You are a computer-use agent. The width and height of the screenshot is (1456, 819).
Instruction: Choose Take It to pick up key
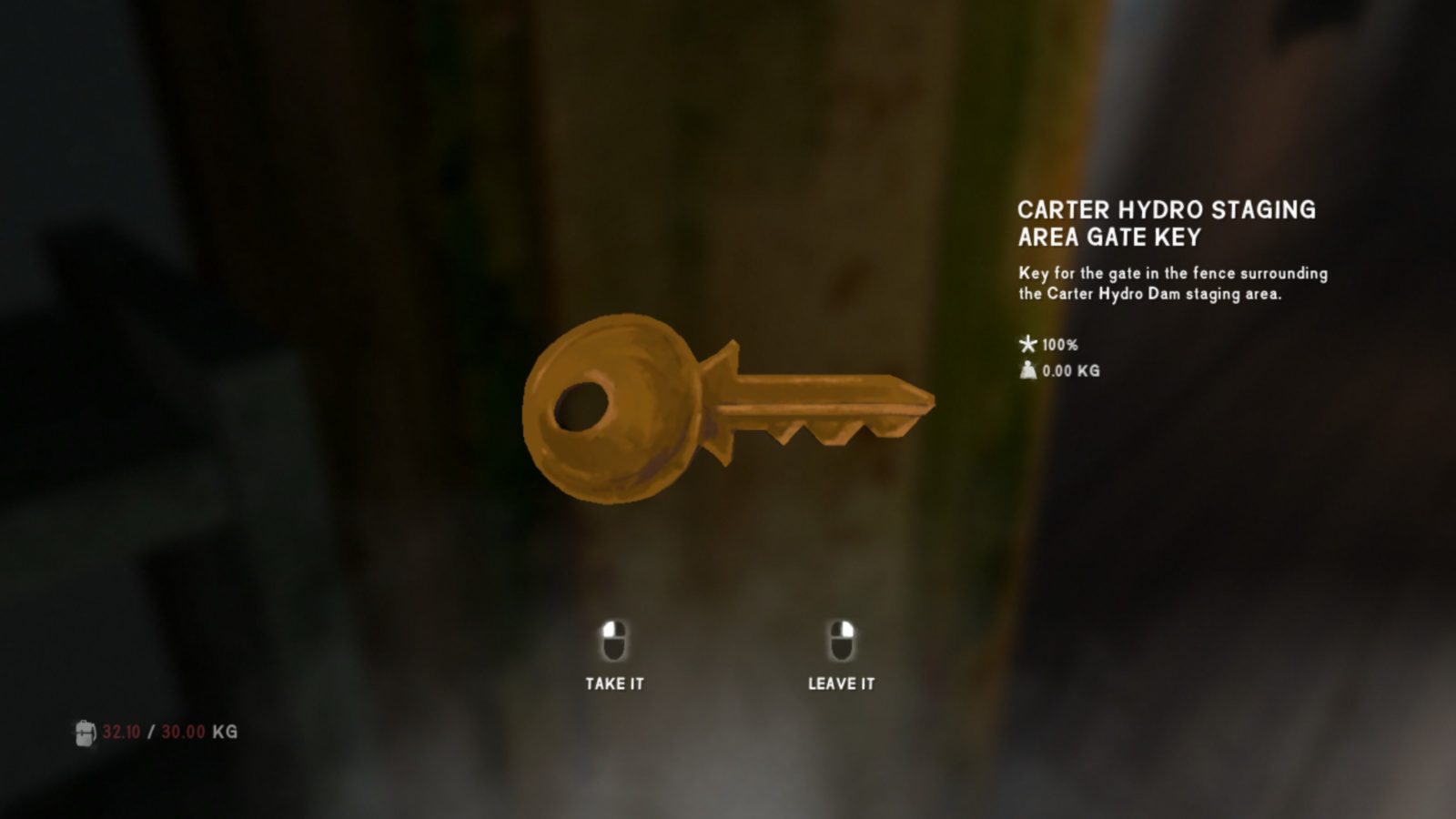(614, 657)
